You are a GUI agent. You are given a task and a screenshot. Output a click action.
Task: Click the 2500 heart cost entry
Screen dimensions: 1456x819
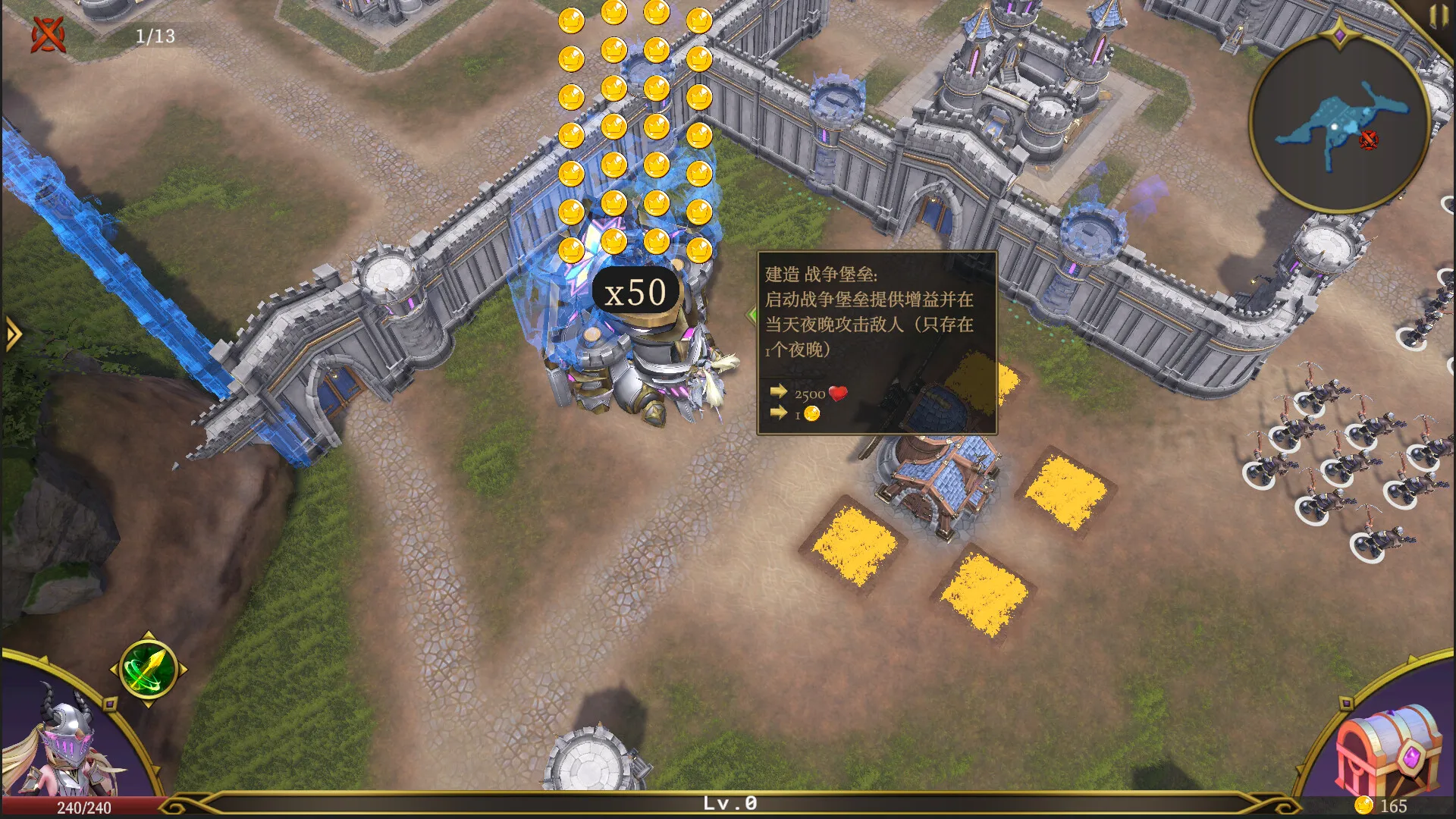811,393
